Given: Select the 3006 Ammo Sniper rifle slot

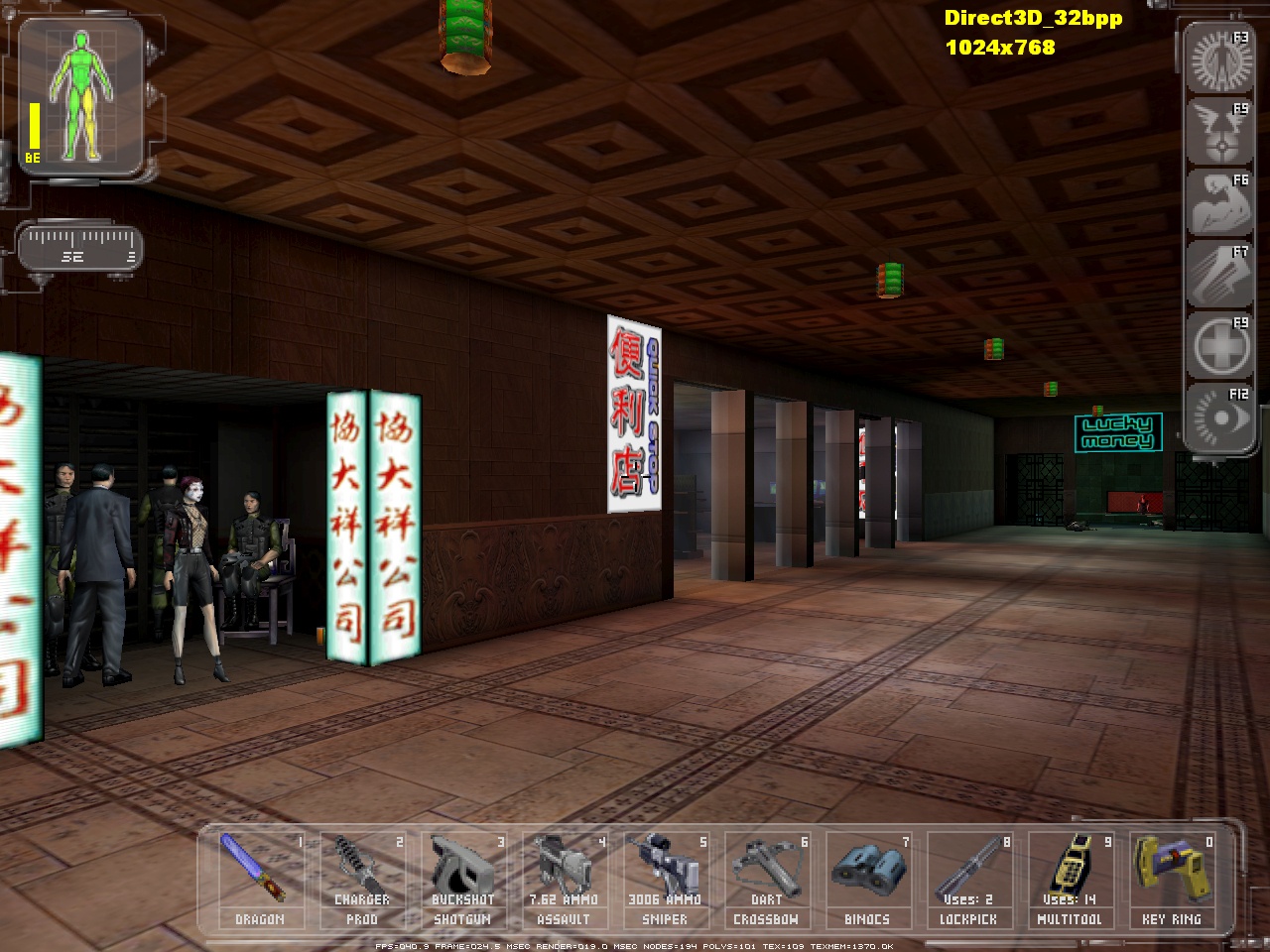Looking at the screenshot, I should click(666, 879).
